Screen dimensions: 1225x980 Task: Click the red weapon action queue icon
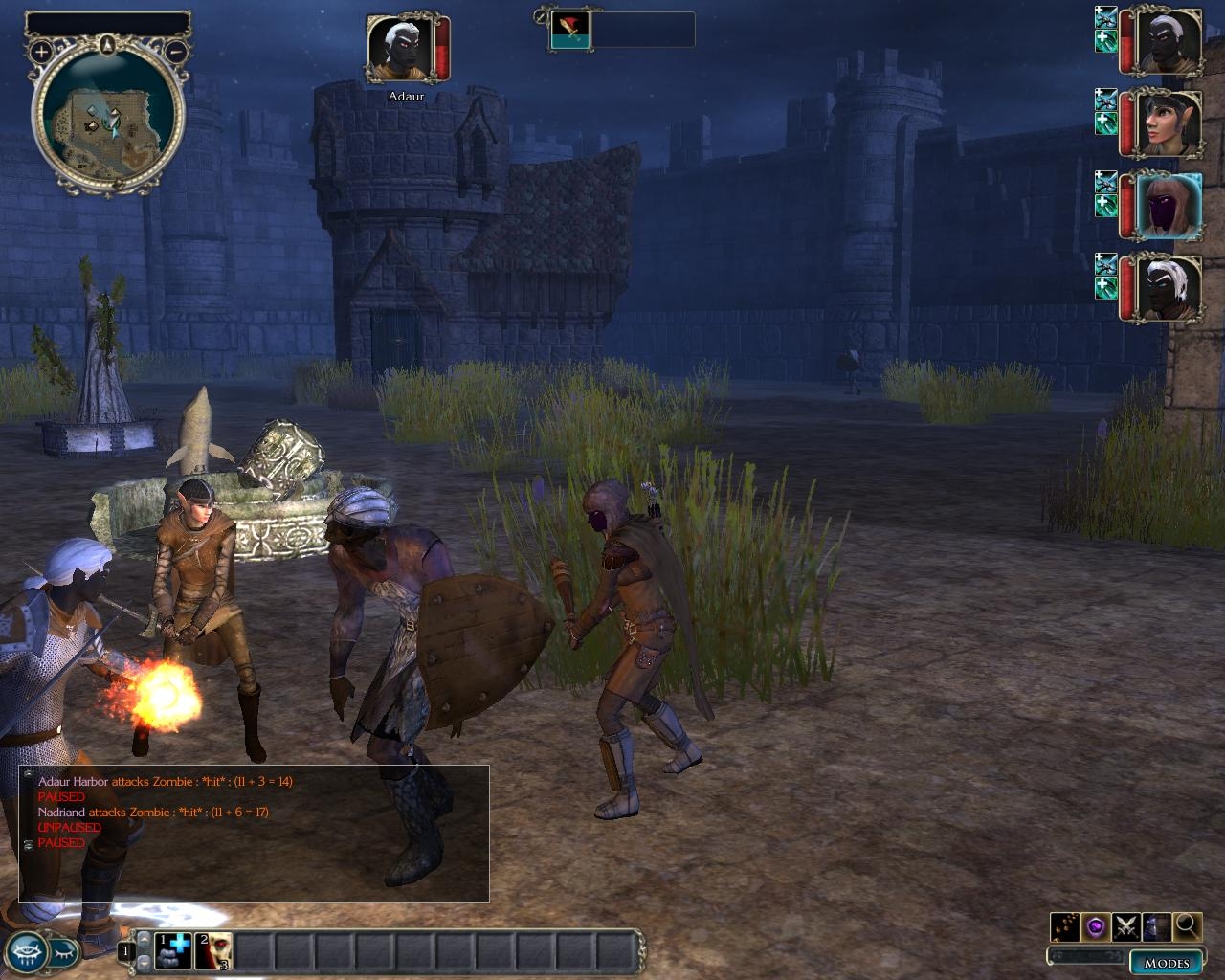tap(570, 30)
